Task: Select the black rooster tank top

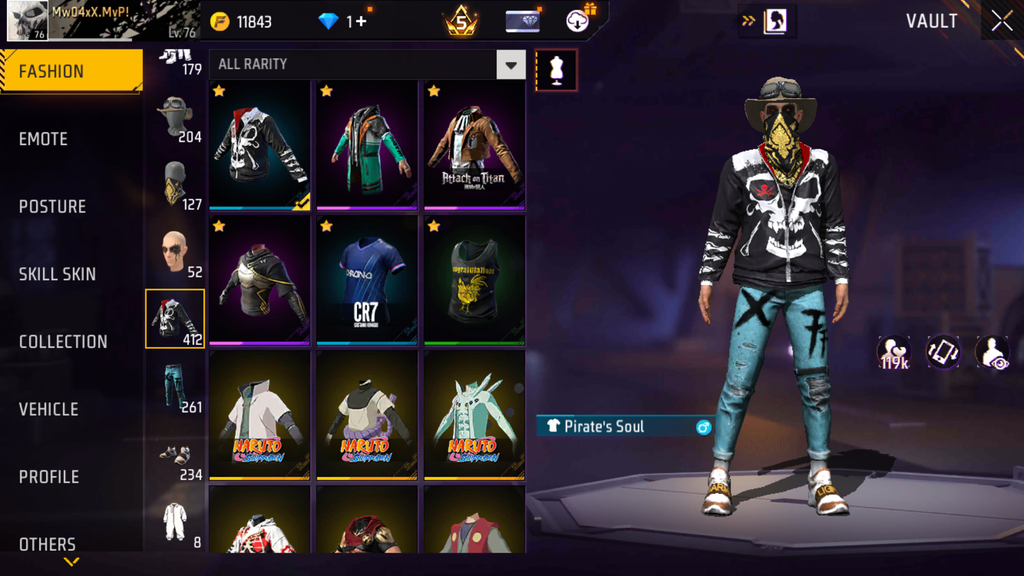Action: (x=473, y=280)
